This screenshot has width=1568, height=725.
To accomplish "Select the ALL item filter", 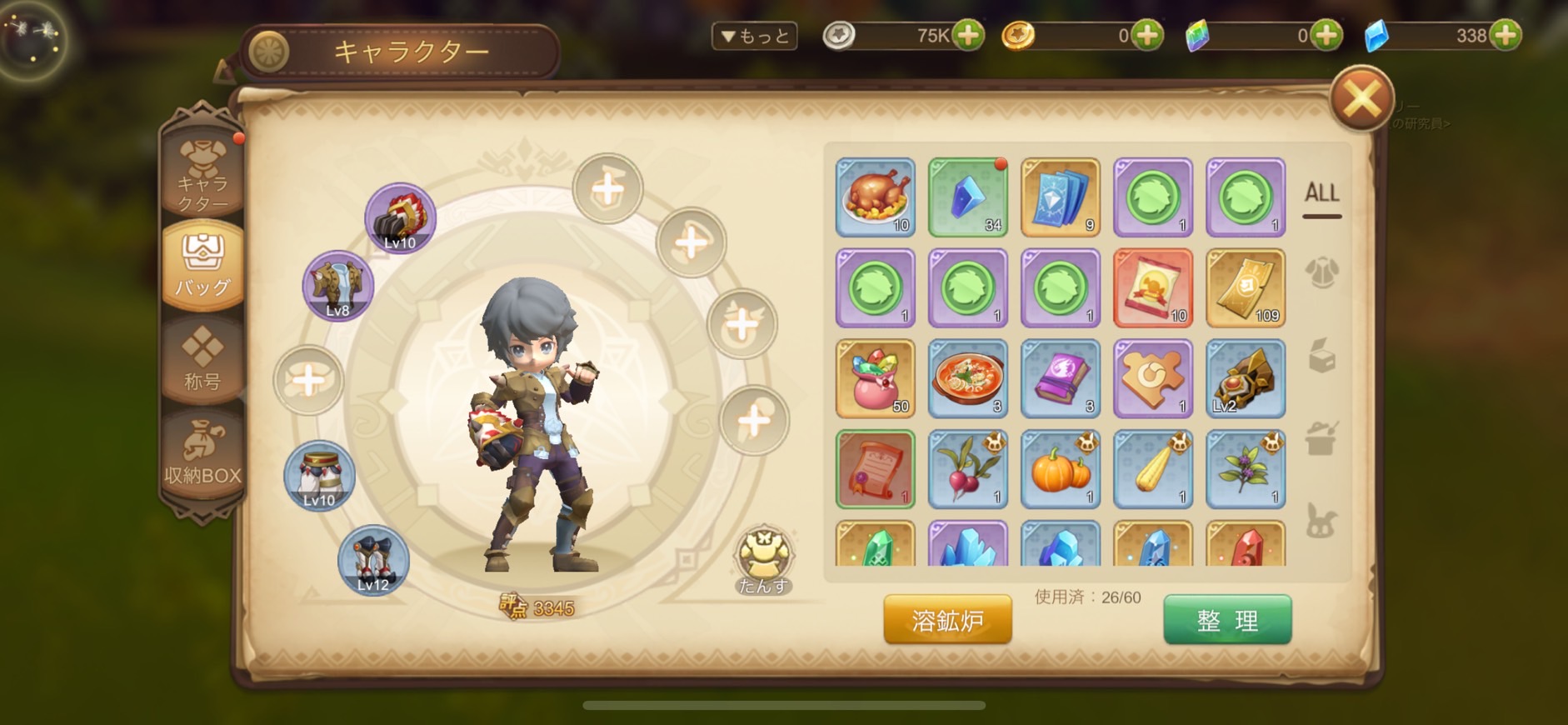I will [x=1321, y=194].
